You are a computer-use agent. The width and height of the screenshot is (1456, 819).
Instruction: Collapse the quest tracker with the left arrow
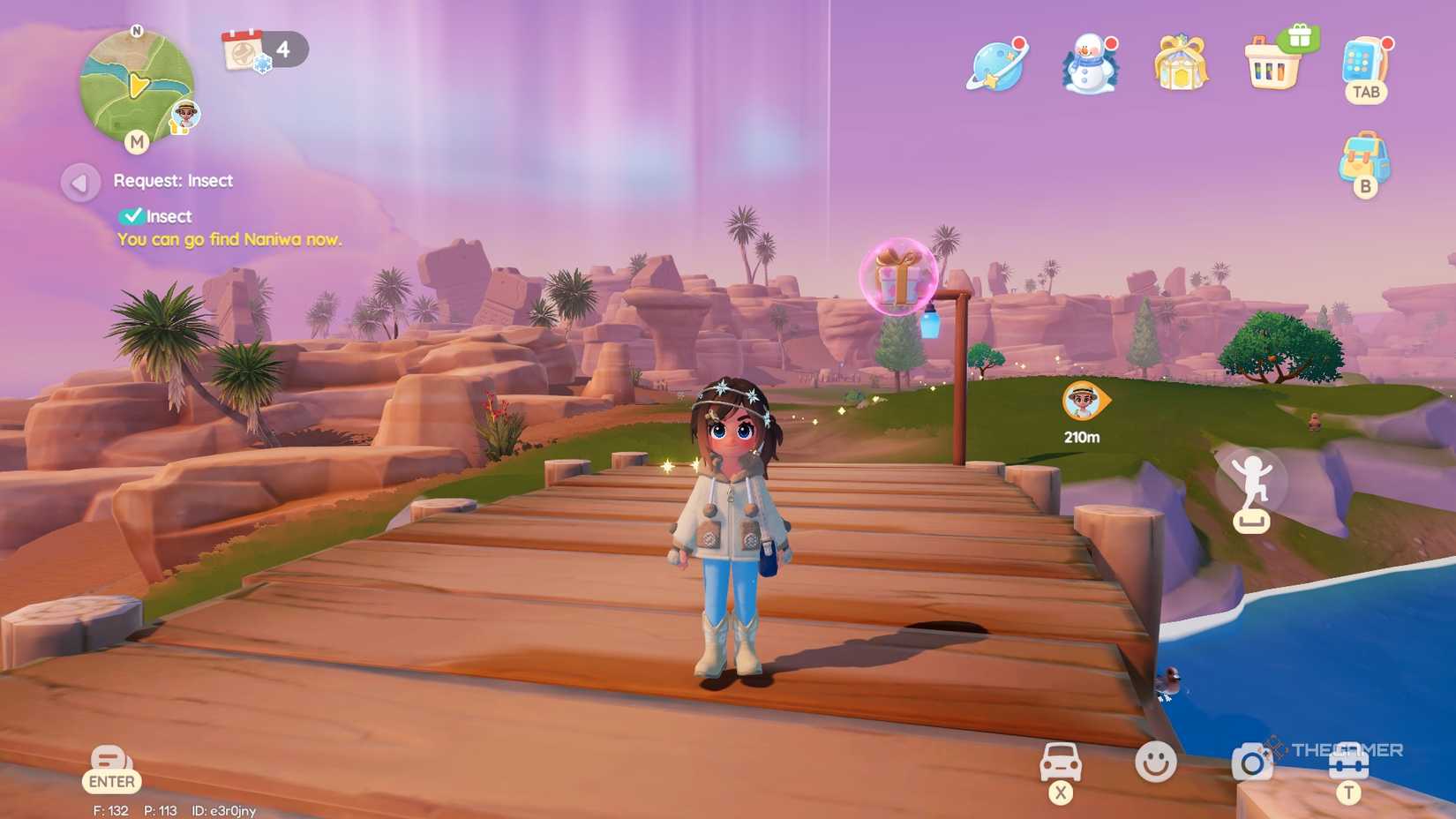click(x=81, y=182)
